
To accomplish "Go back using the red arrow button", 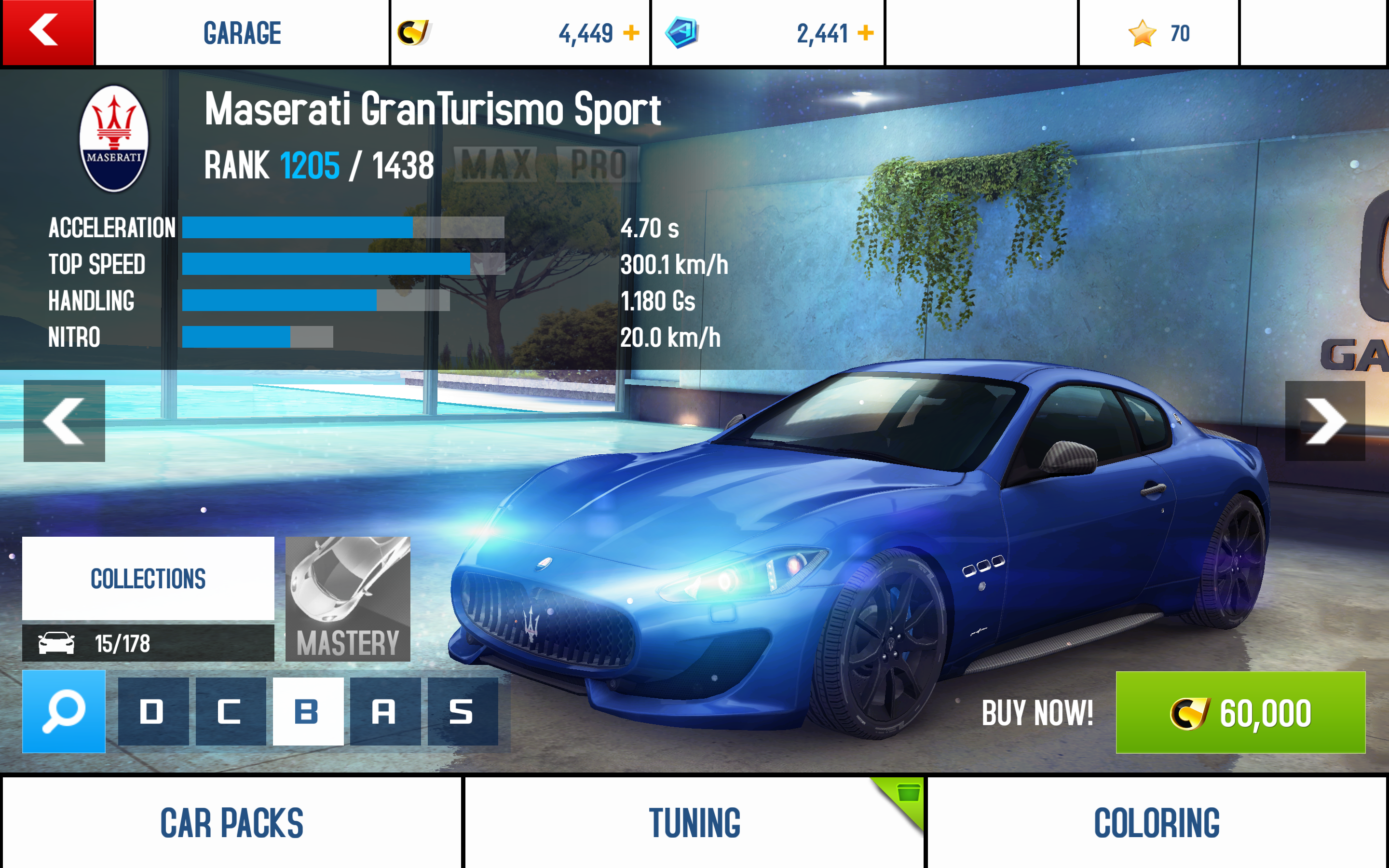I will point(48,32).
